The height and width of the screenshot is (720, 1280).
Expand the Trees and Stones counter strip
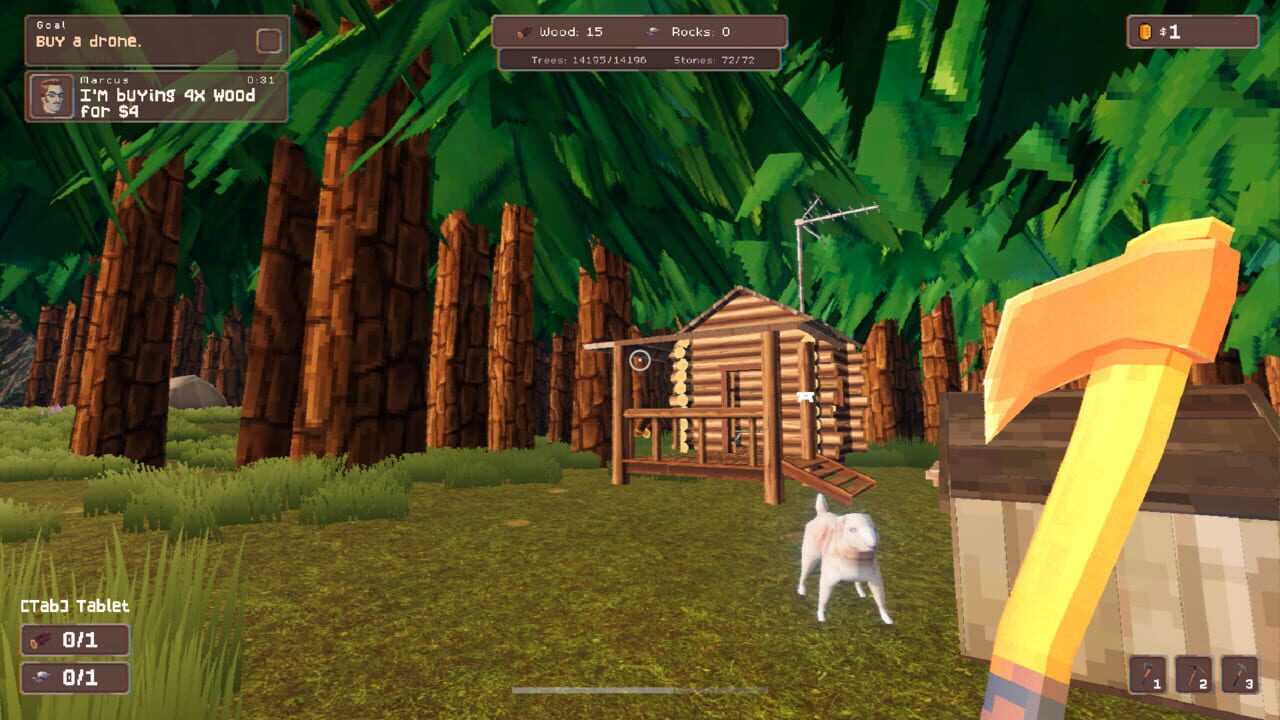[x=640, y=59]
